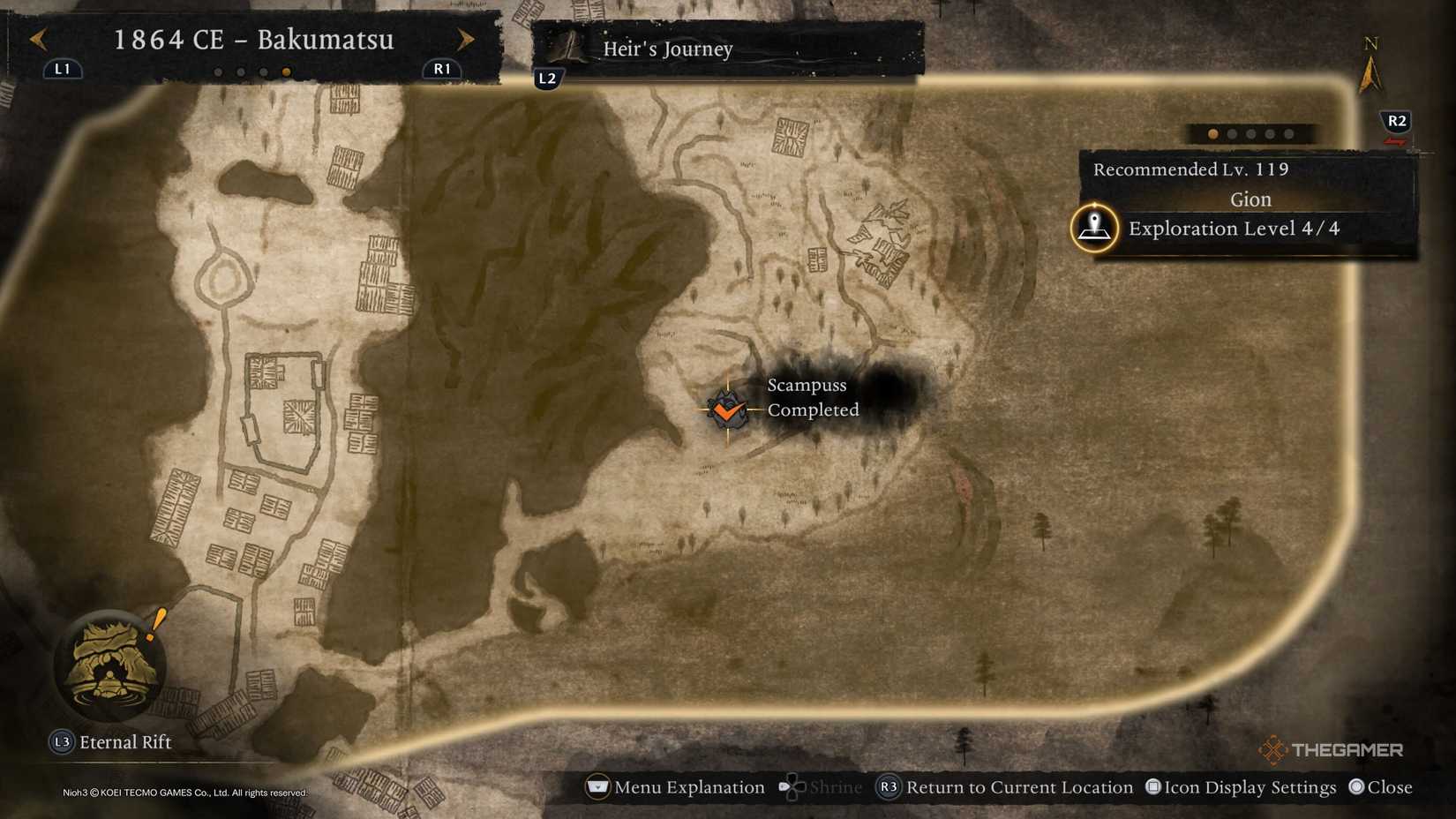Toggle the highlighted orange dot near R2

1212,133
